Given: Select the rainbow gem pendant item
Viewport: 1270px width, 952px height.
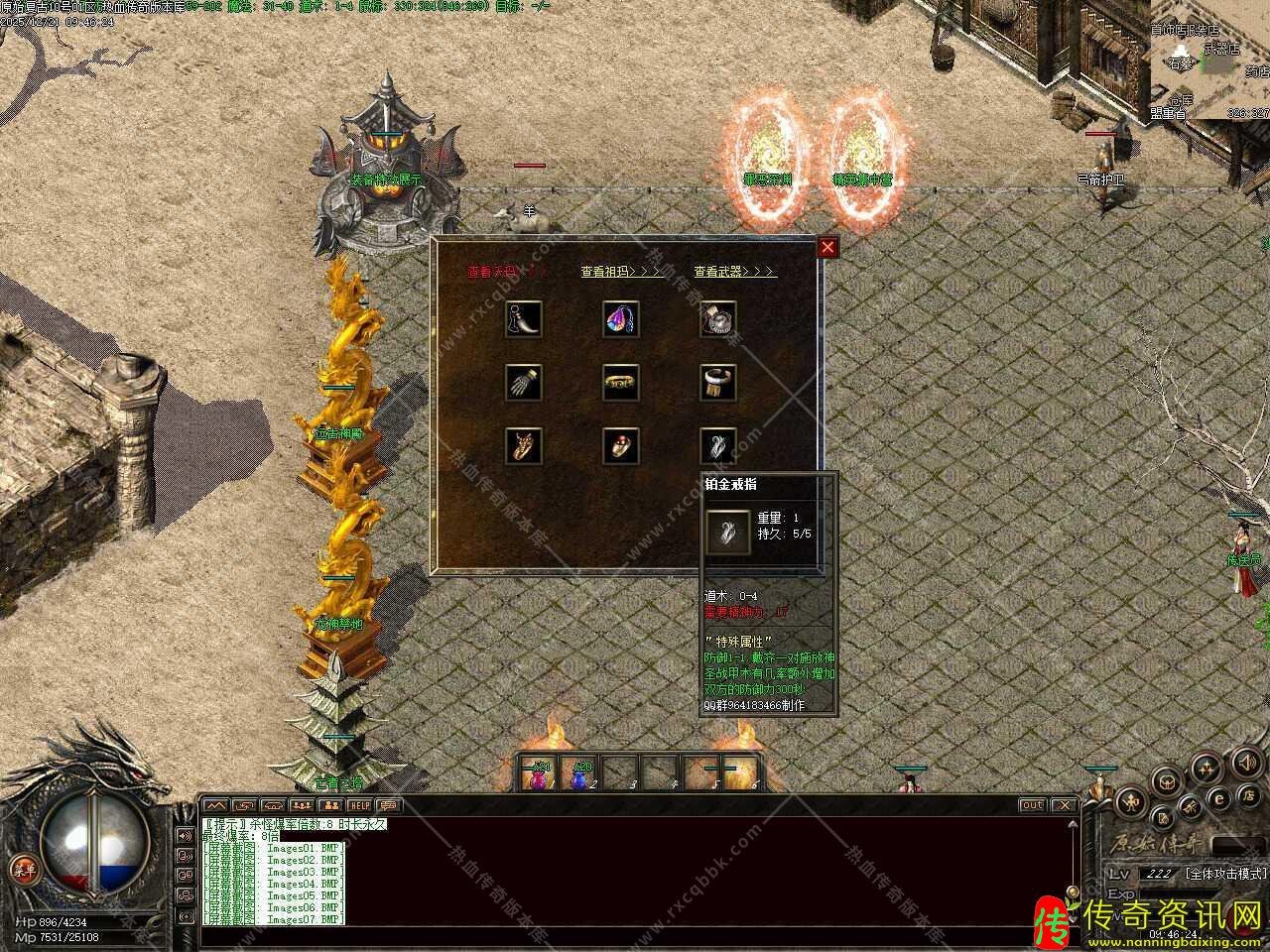Looking at the screenshot, I should point(620,318).
